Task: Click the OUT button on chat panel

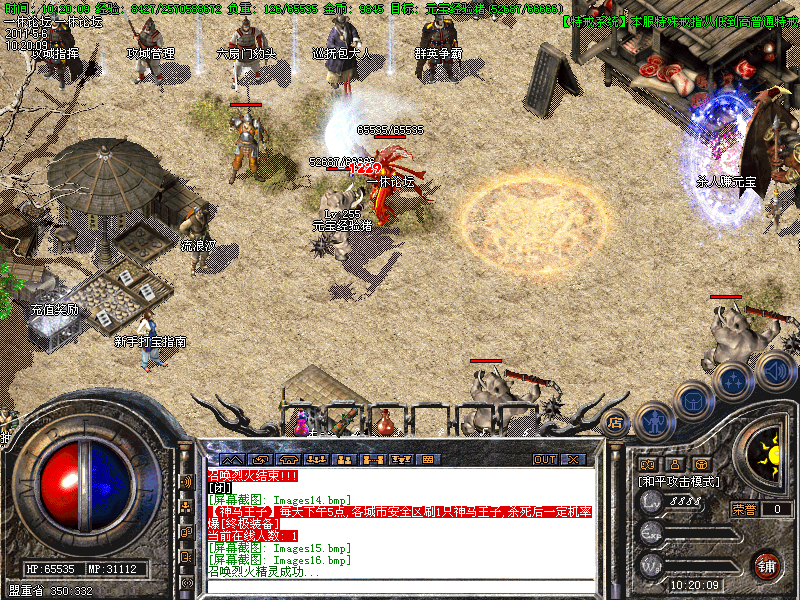Action: coord(544,460)
